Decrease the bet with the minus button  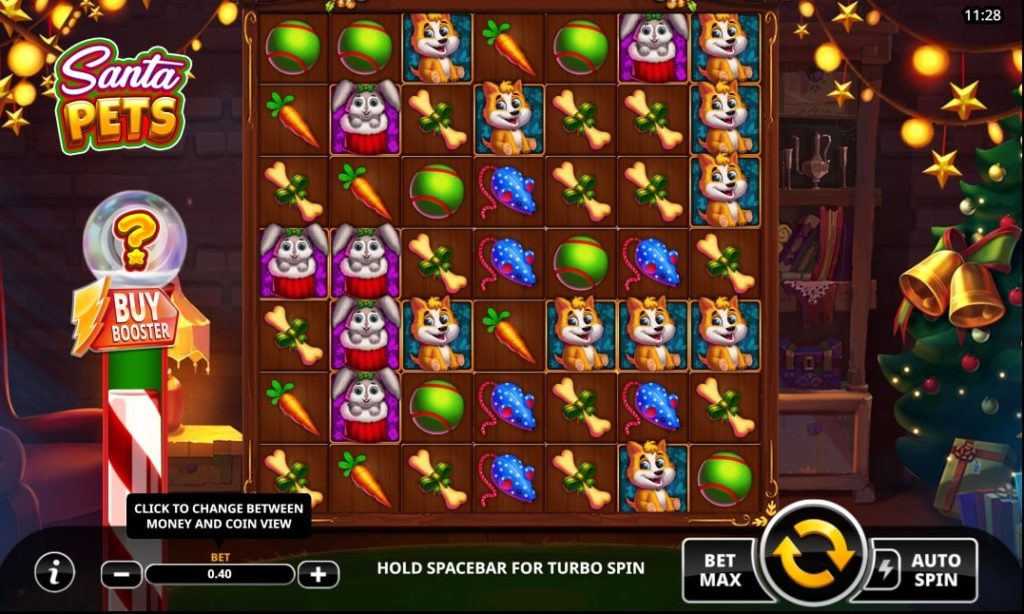pyautogui.click(x=122, y=574)
